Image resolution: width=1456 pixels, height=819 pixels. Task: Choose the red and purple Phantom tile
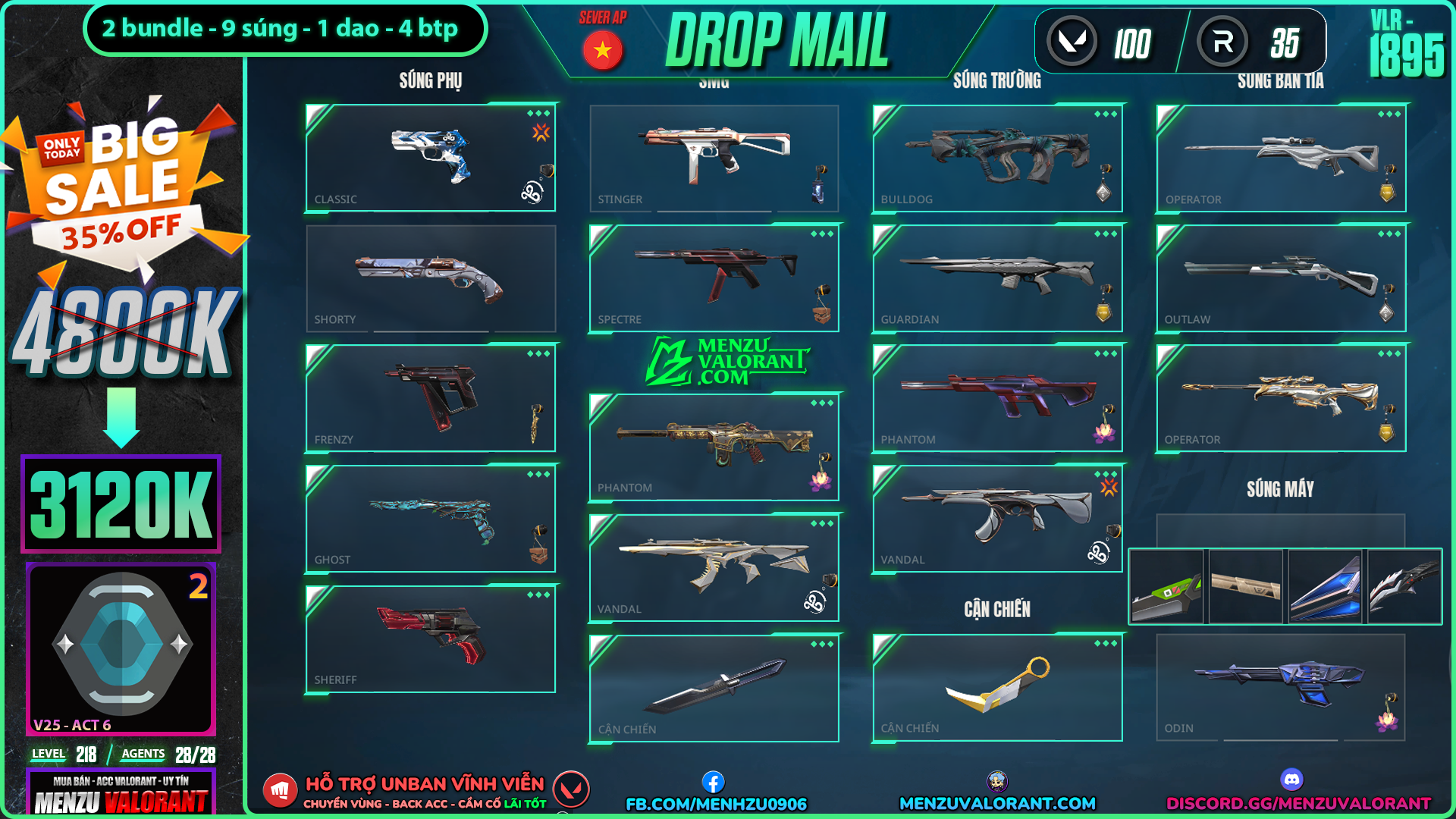(x=997, y=398)
